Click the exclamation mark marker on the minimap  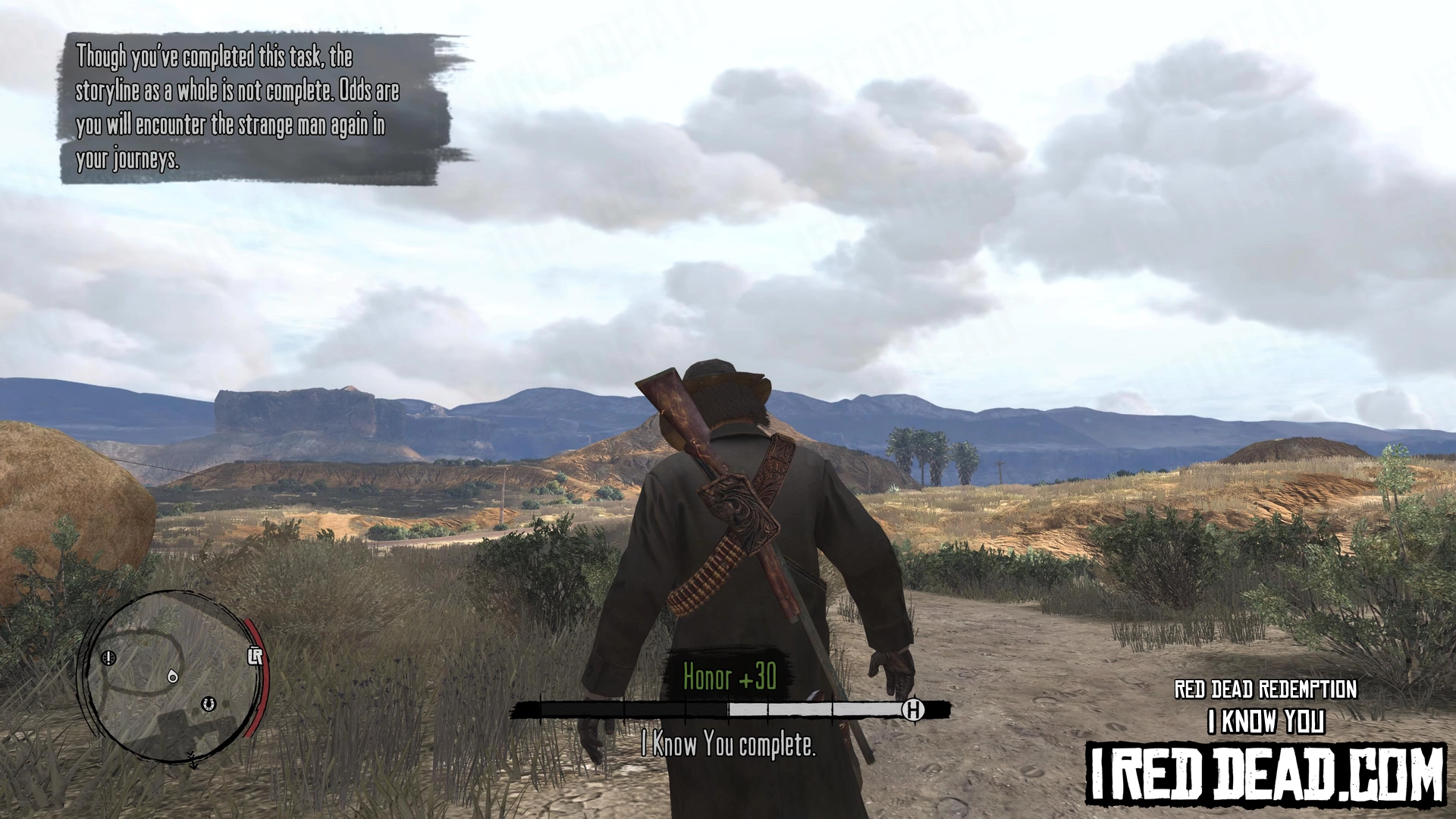click(x=110, y=657)
